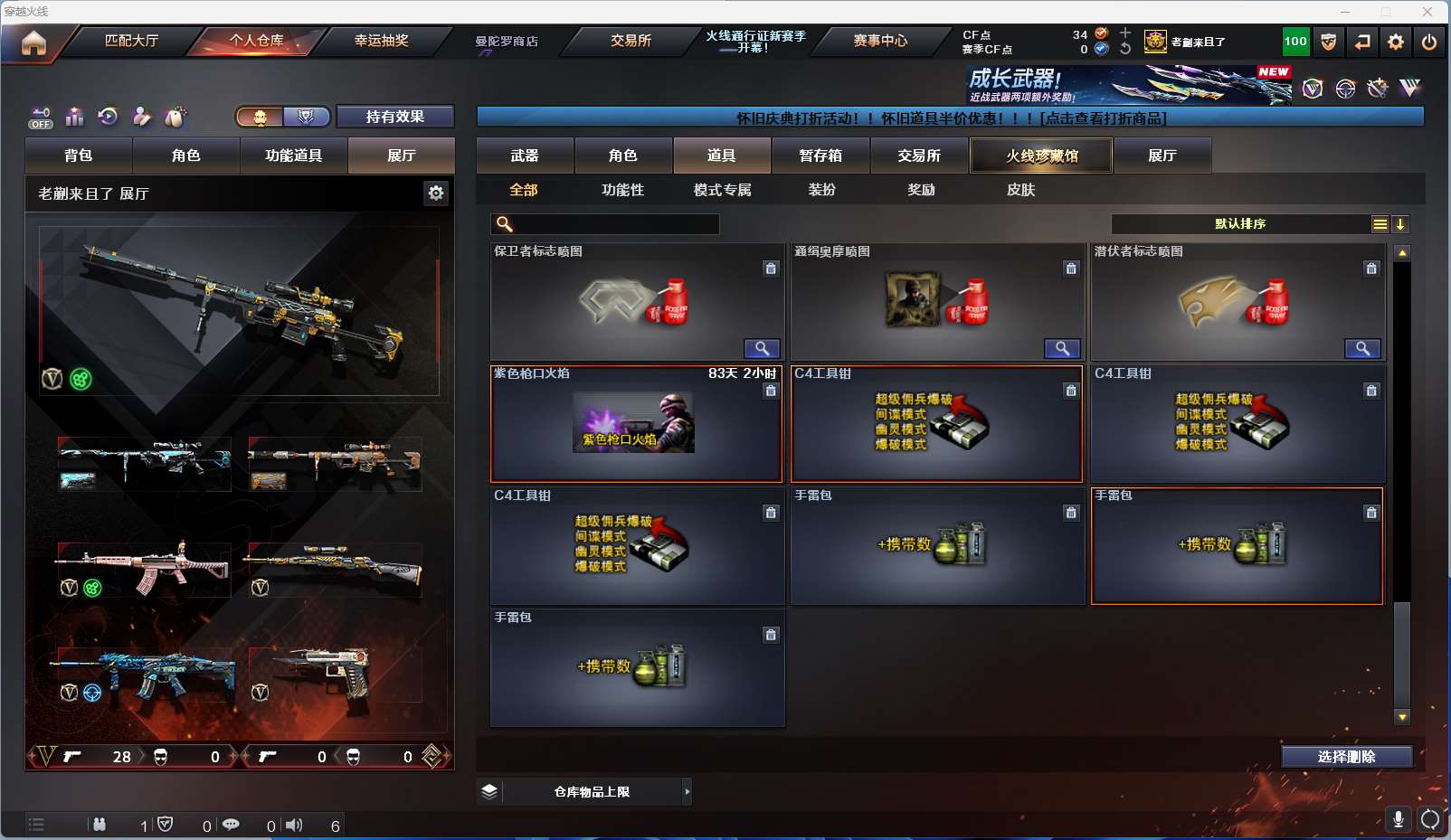The height and width of the screenshot is (840, 1451).
Task: Open the 交易所 exchange in top navigation
Action: click(x=631, y=41)
